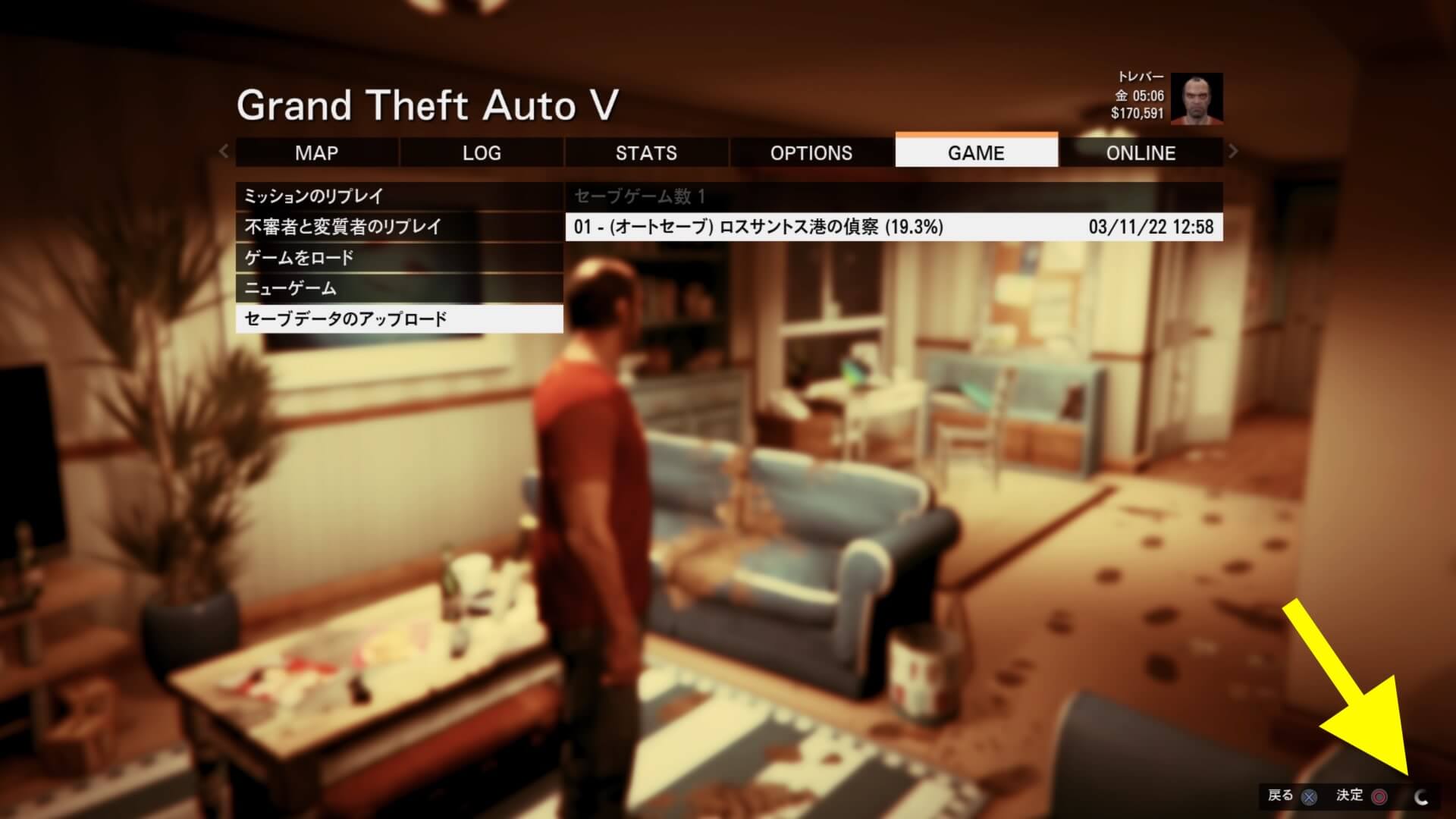Open the LOG tab
This screenshot has height=819, width=1456.
pos(482,152)
